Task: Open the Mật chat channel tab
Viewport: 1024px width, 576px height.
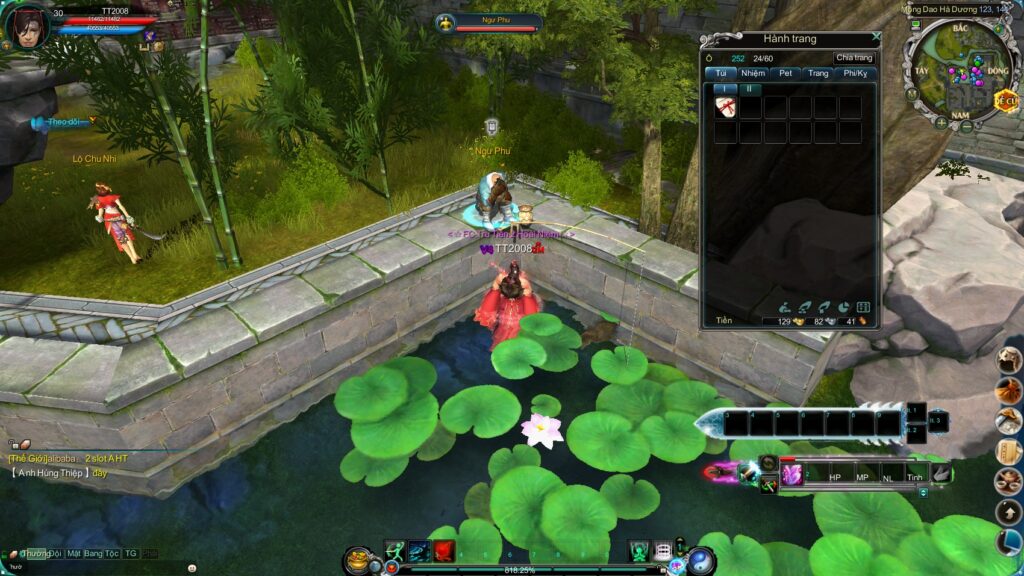Action: (x=75, y=553)
